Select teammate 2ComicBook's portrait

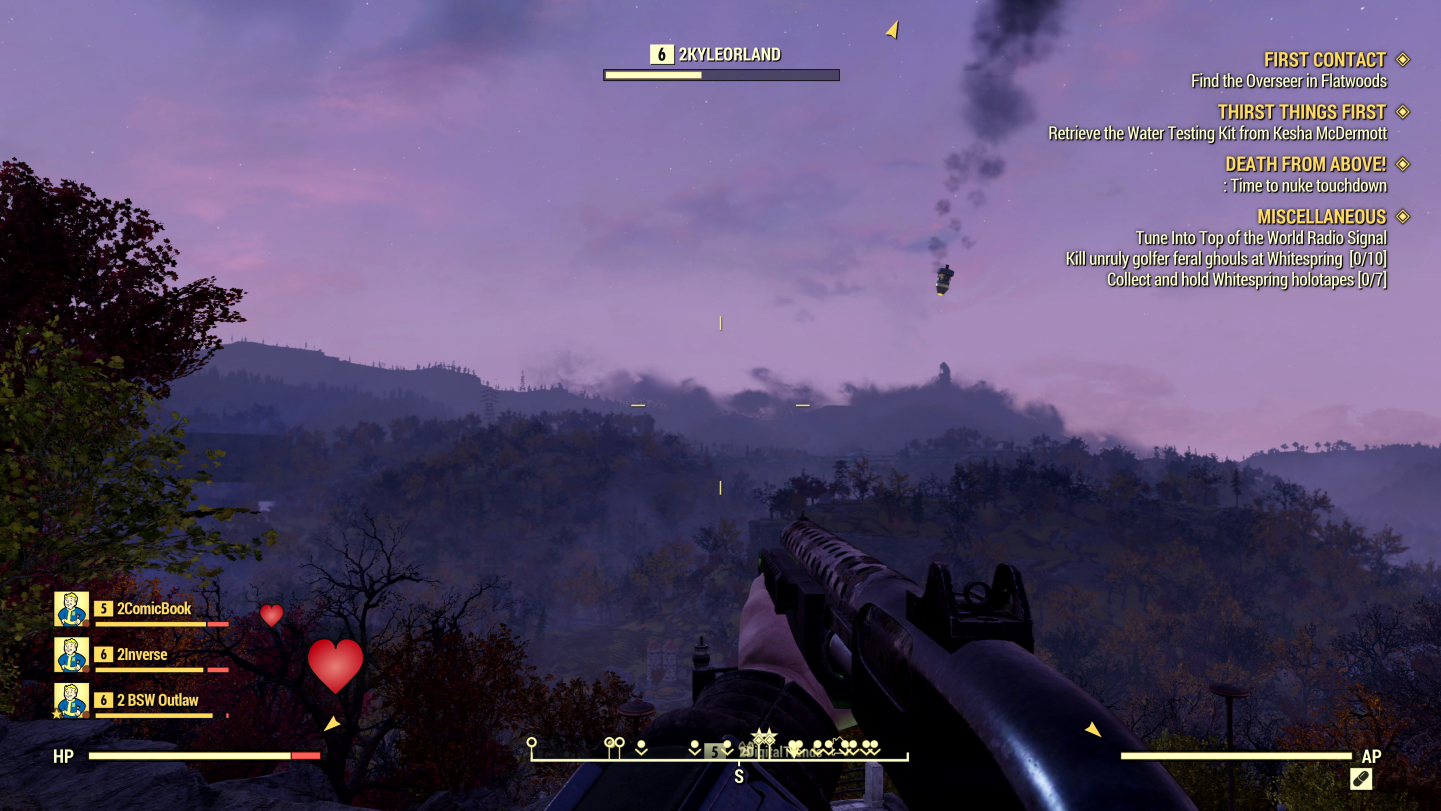pos(72,609)
